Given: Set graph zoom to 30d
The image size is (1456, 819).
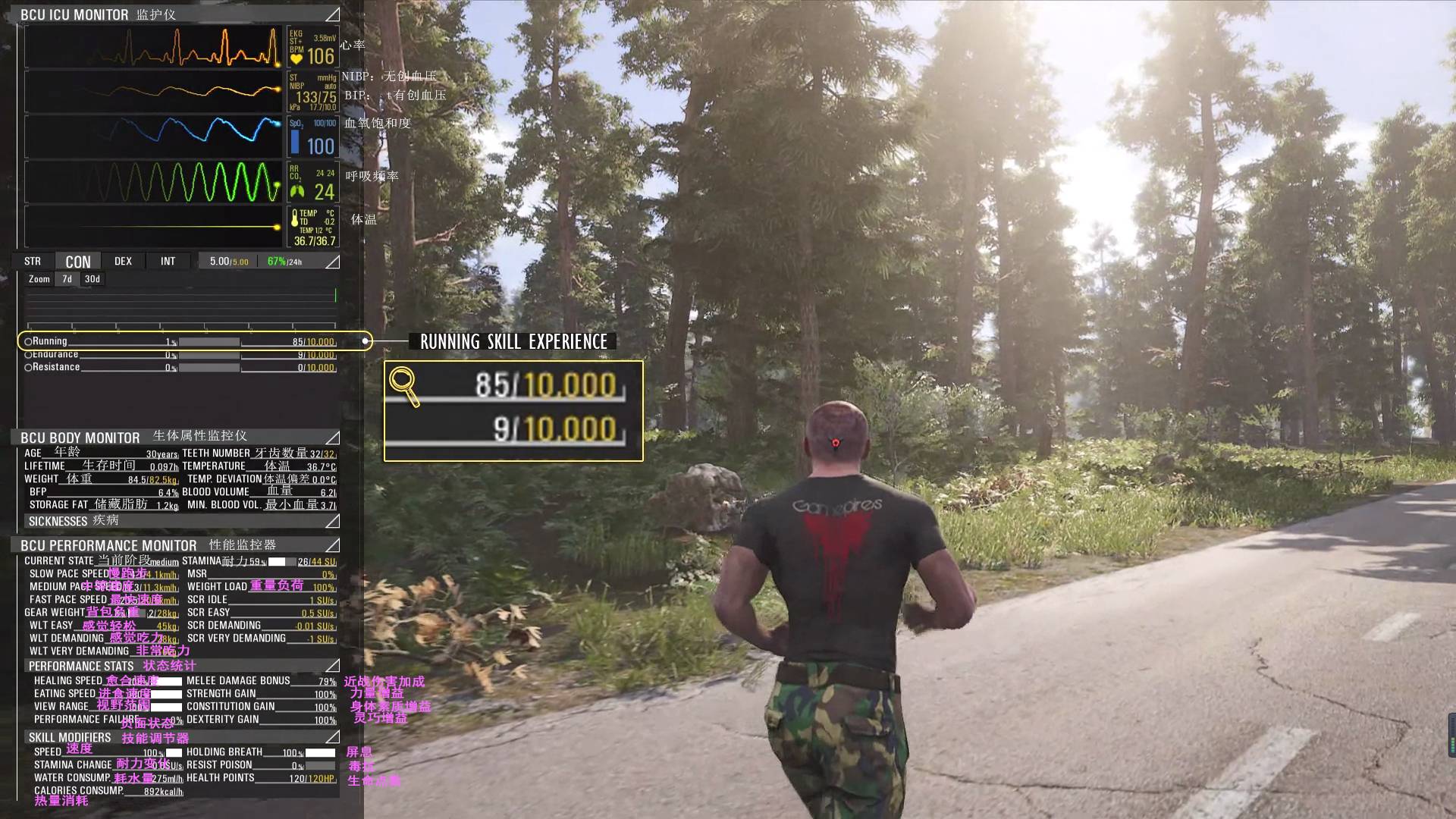Looking at the screenshot, I should (93, 279).
